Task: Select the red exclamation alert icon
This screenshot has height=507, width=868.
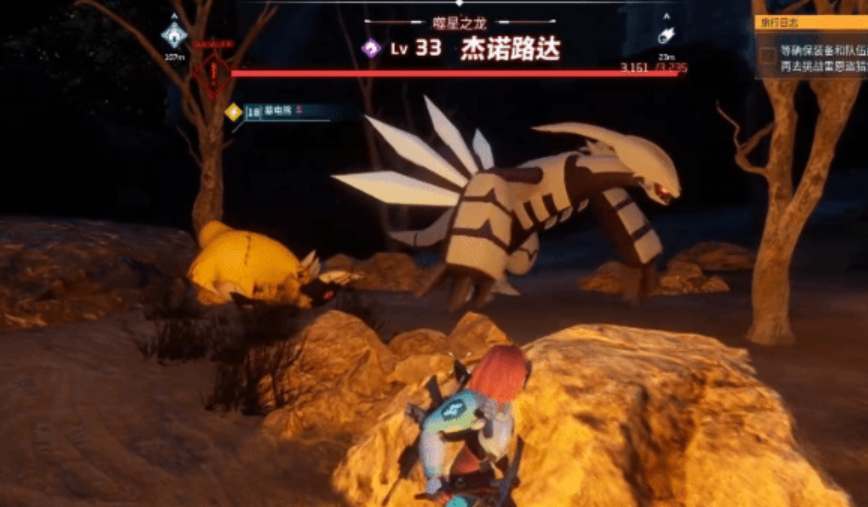Action: coord(212,71)
